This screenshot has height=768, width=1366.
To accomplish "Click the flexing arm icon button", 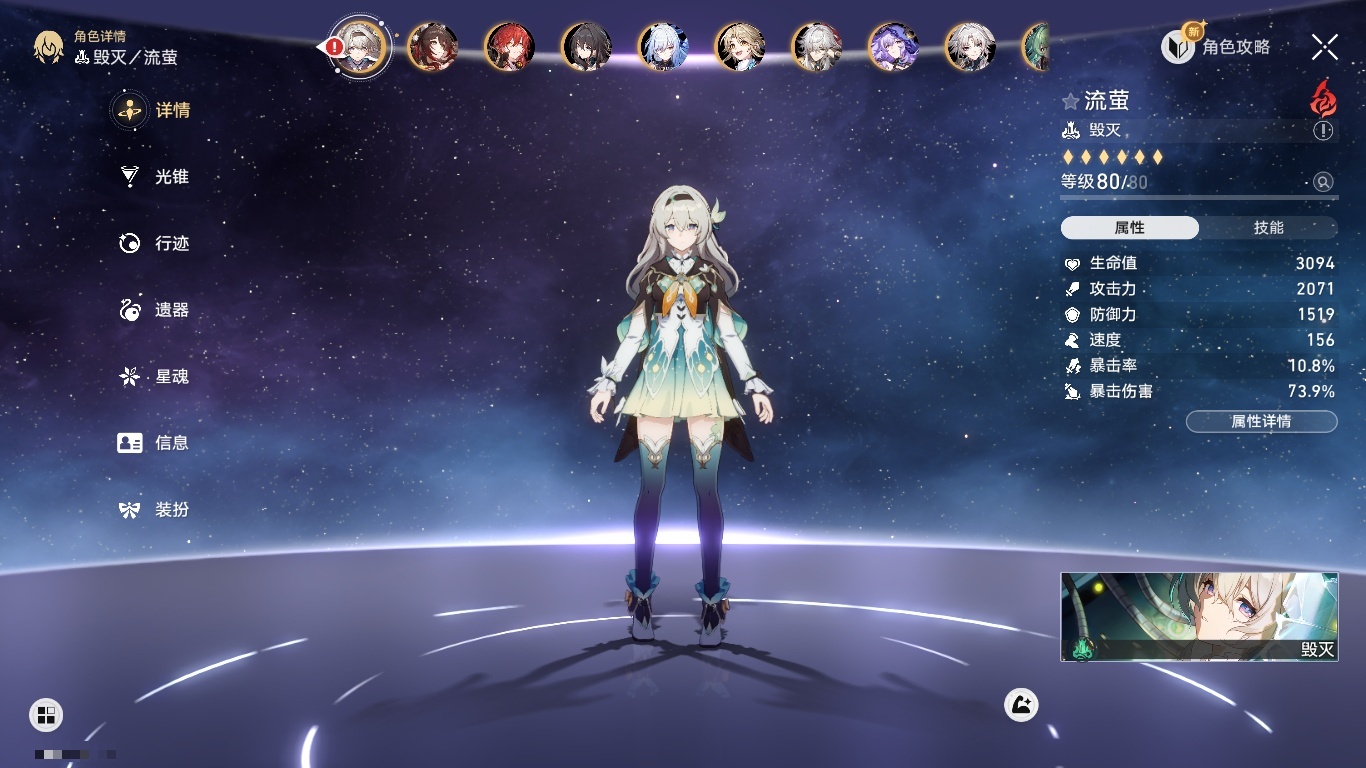I will pos(1021,705).
